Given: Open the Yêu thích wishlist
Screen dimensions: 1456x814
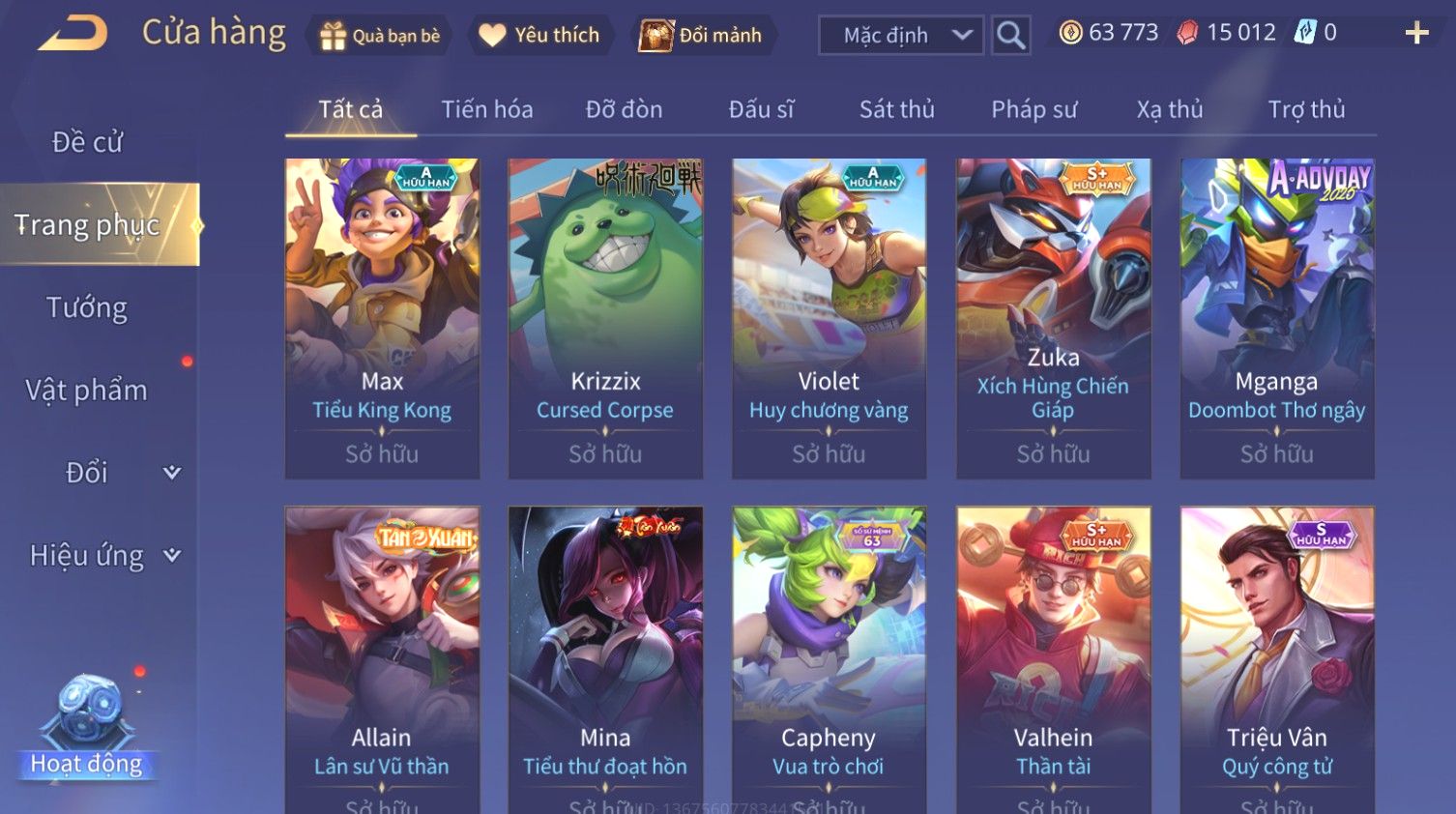Looking at the screenshot, I should click(x=540, y=36).
